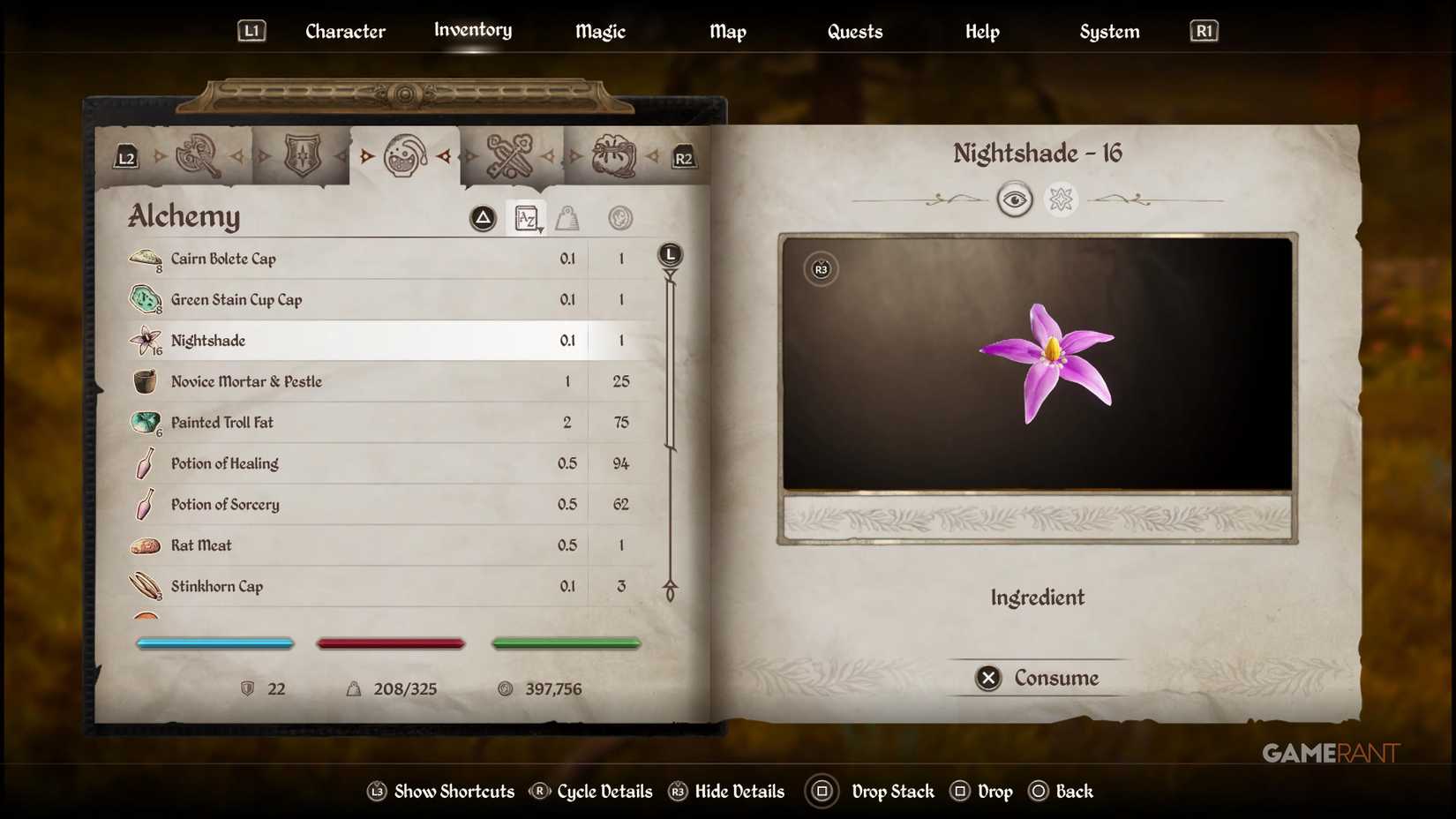
Task: Consume the selected Nightshade
Action: click(x=1037, y=678)
